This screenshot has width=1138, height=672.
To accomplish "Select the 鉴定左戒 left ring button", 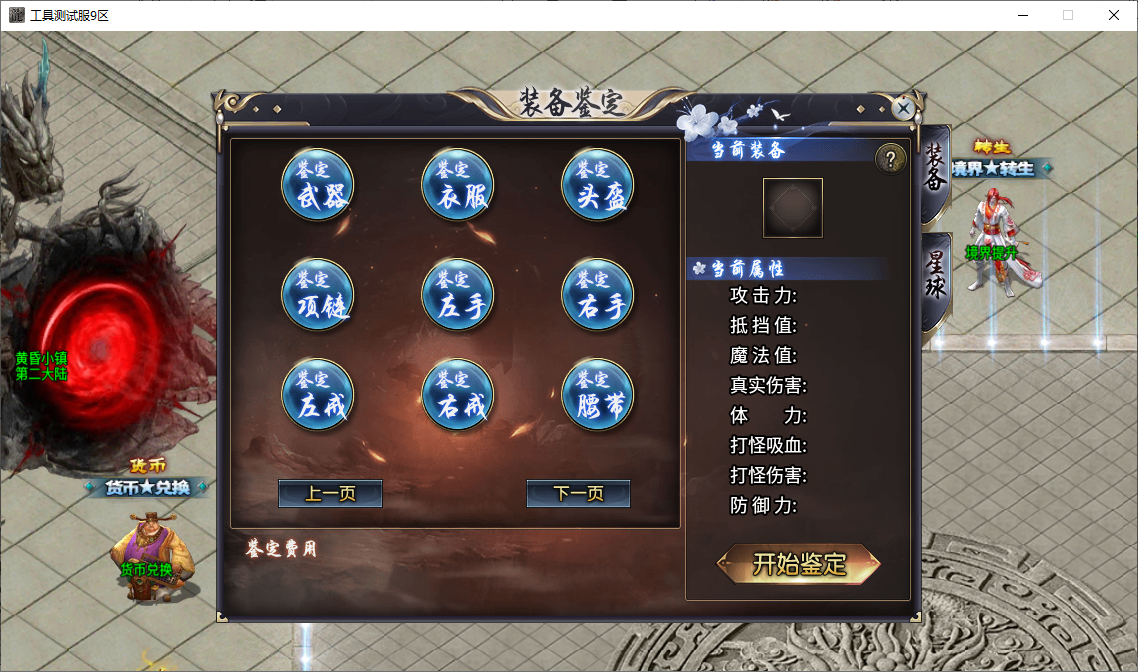I will 318,395.
